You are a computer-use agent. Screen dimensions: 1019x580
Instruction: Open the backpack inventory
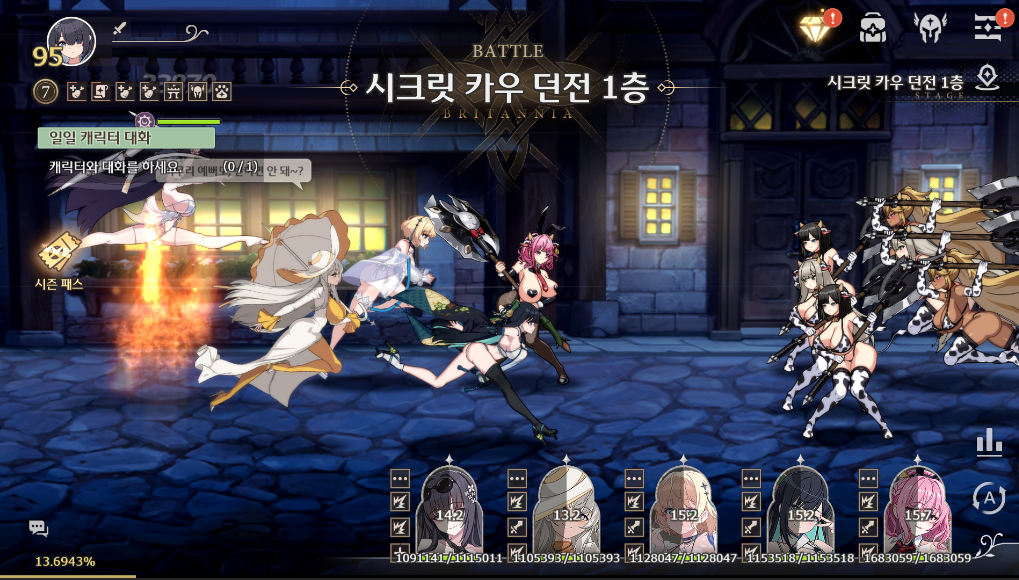click(x=873, y=28)
